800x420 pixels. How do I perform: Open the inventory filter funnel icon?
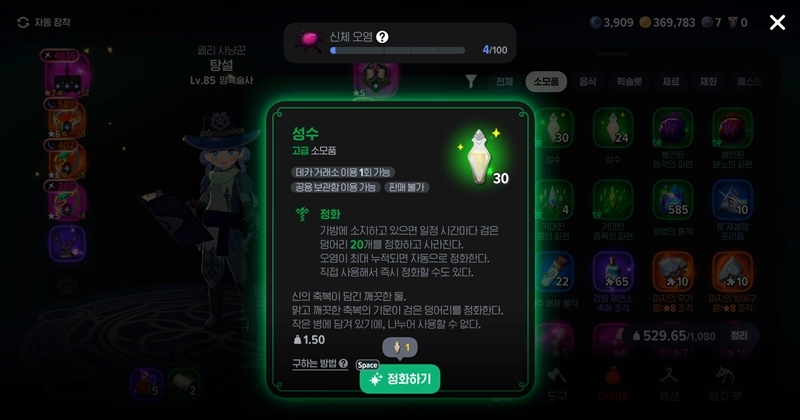point(471,82)
